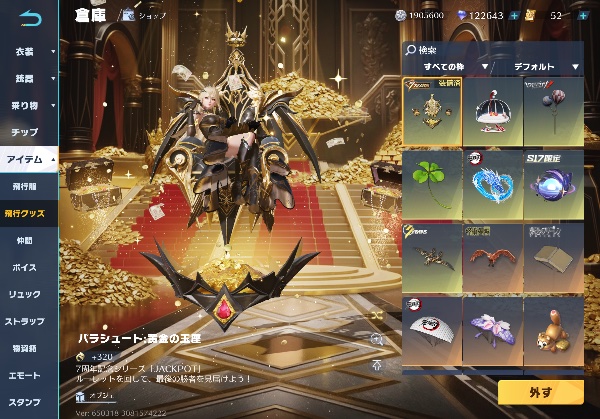Open the ボイス voice category
600x419 pixels.
point(25,267)
